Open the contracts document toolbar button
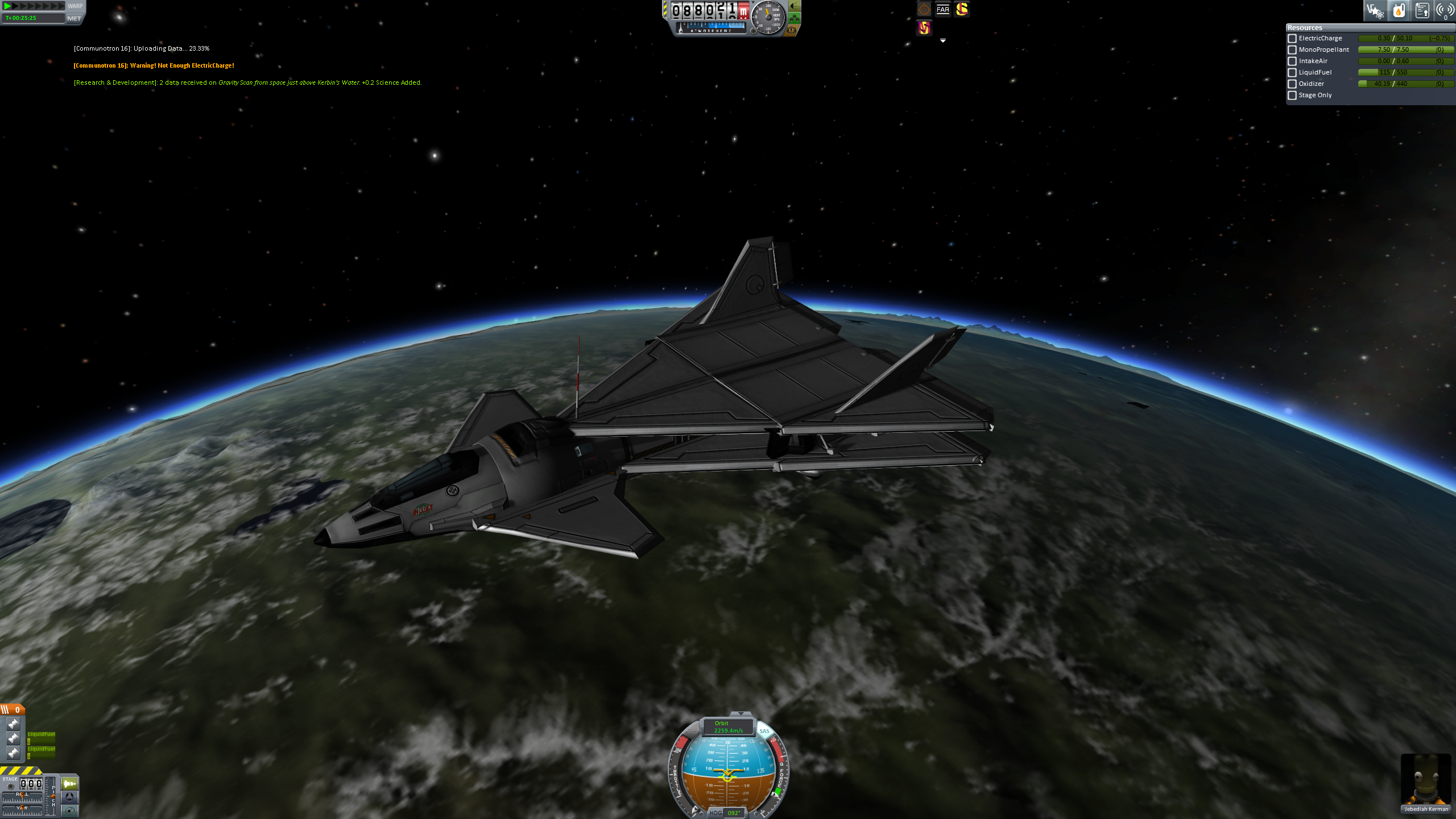Screen dimensions: 1456x819 pos(1422,10)
